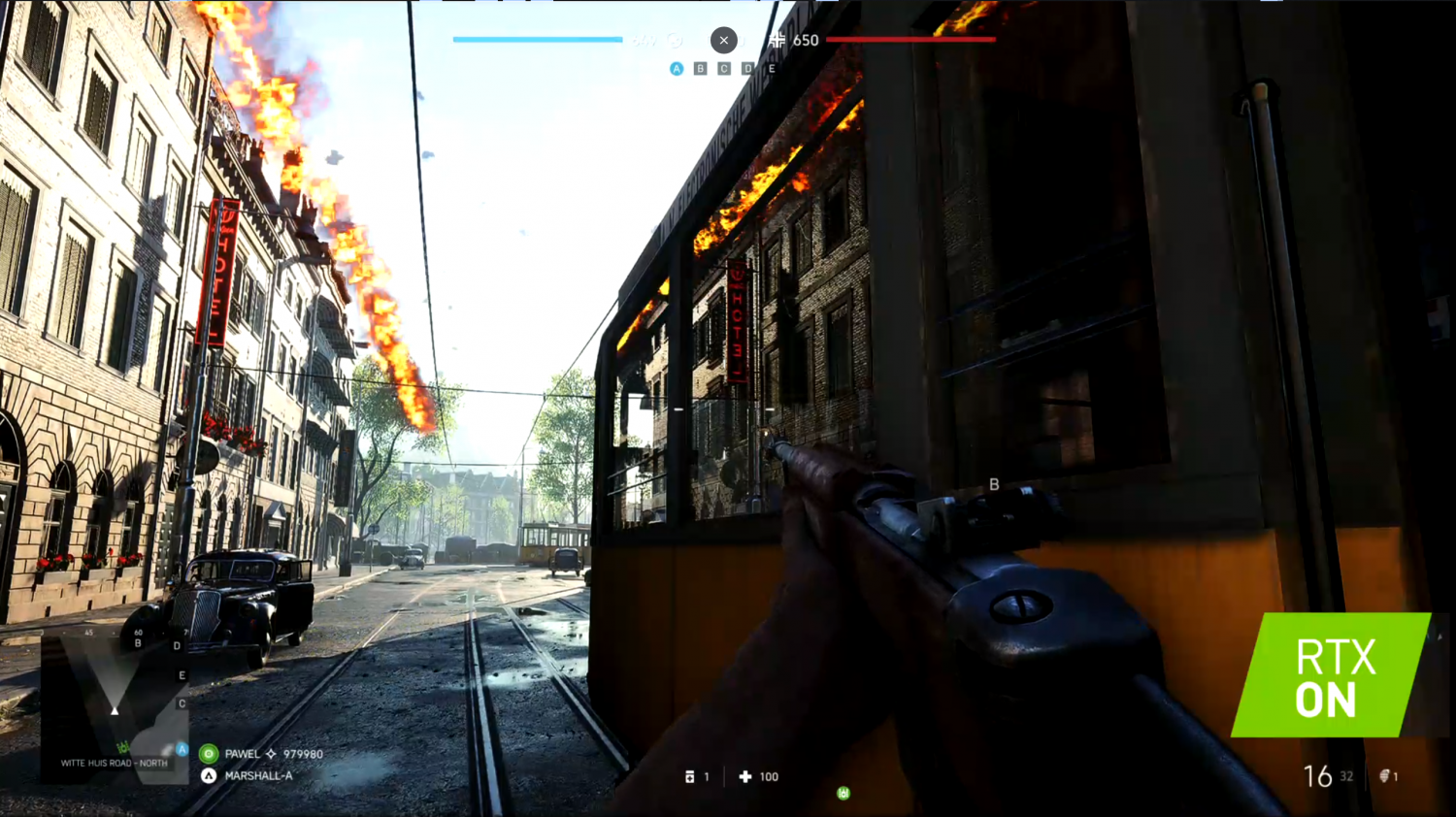
Task: Click the blue A marker on the minimap
Action: tap(182, 749)
